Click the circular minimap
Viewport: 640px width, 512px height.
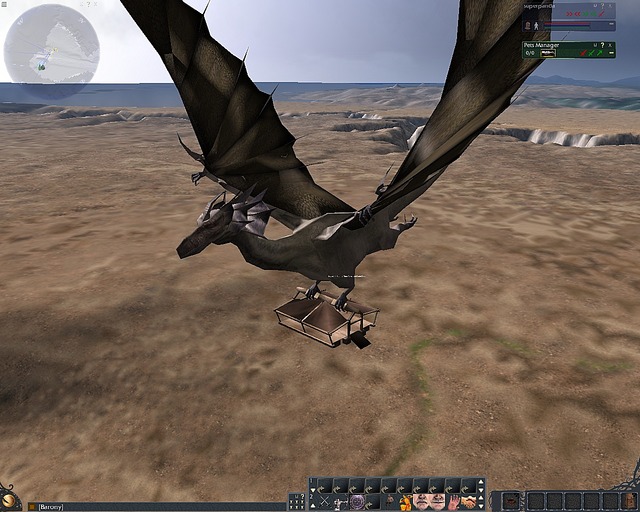point(51,46)
